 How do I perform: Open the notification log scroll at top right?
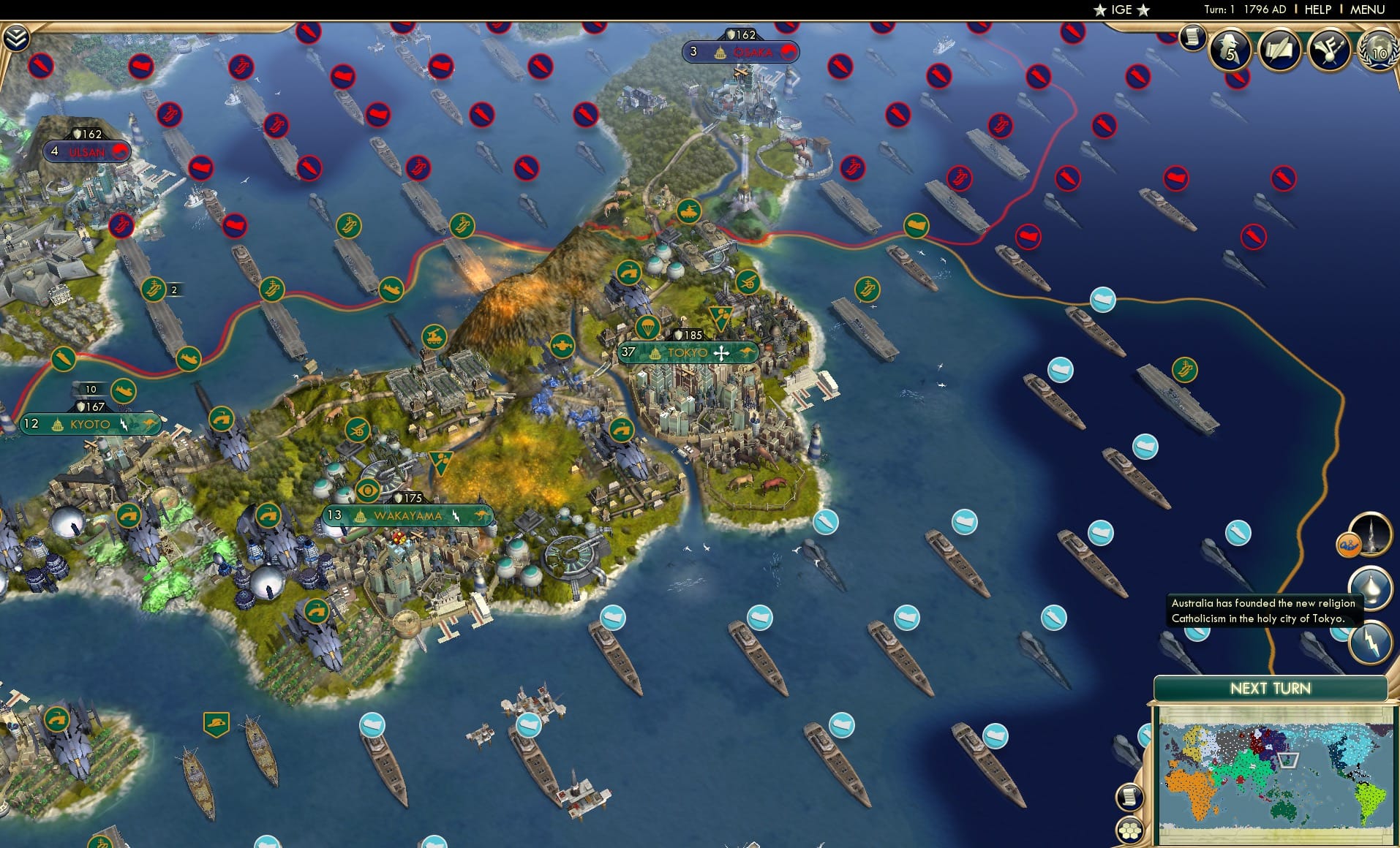(1194, 37)
